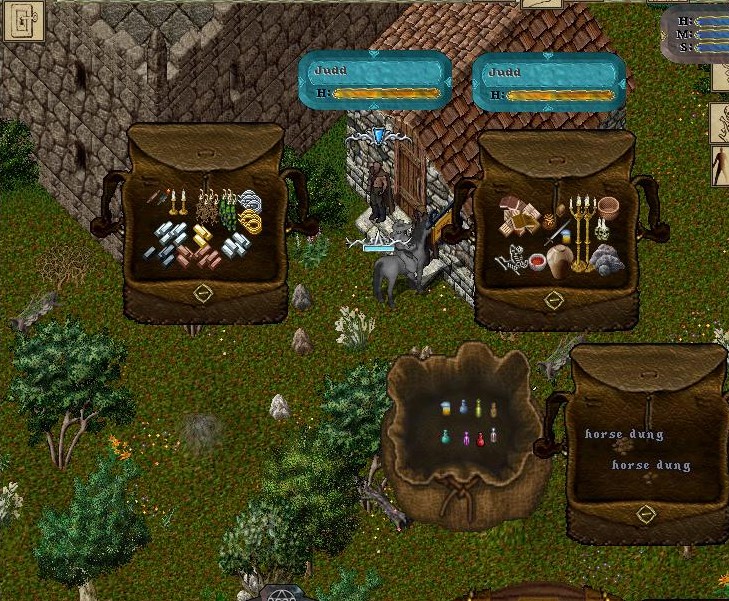Select the red potion in the pouch
The height and width of the screenshot is (601, 729).
pyautogui.click(x=481, y=439)
